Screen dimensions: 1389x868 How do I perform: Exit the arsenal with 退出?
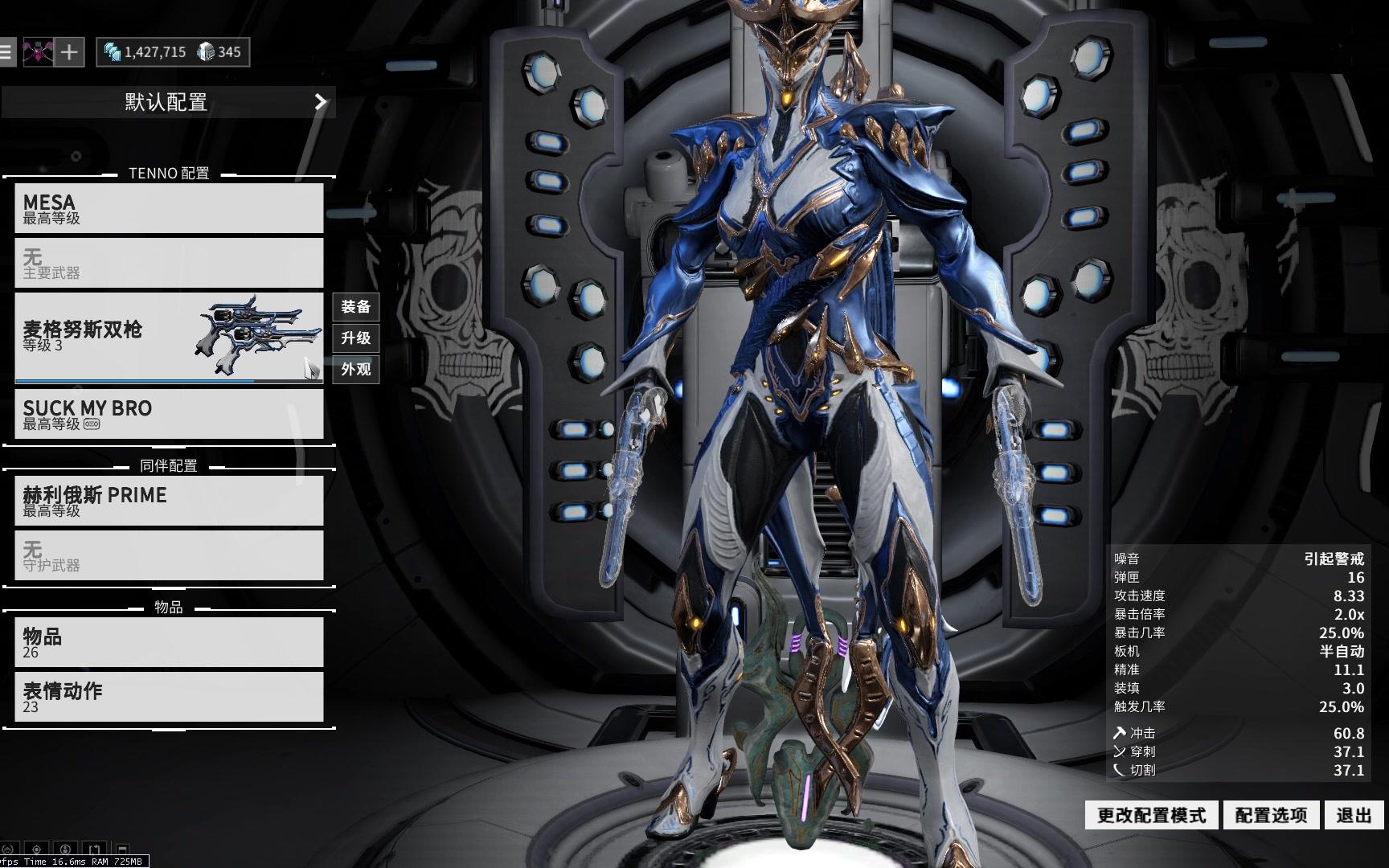[1354, 815]
